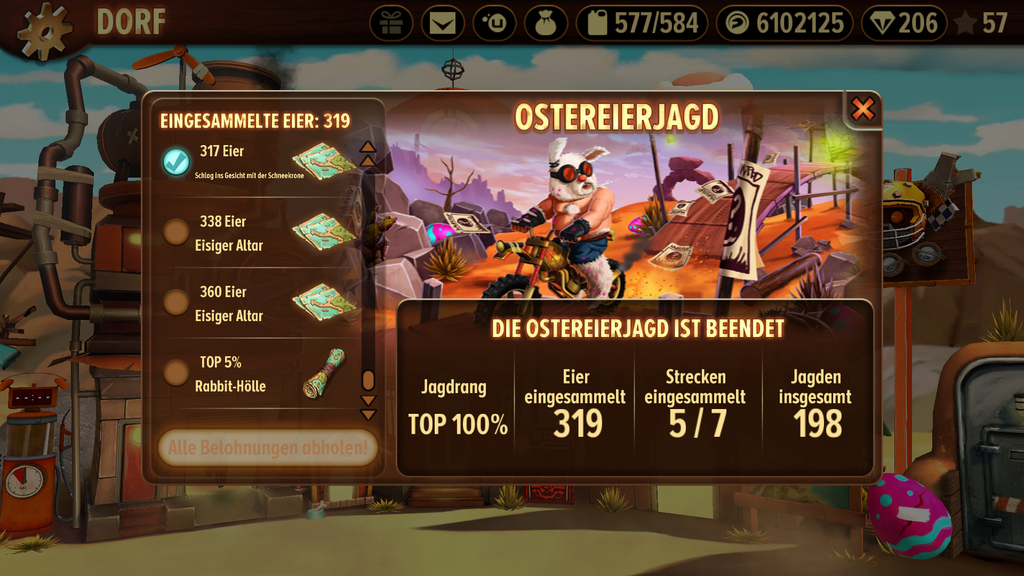Viewport: 1024px width, 576px height.
Task: Select the 360 Eier reward row
Action: coord(262,303)
